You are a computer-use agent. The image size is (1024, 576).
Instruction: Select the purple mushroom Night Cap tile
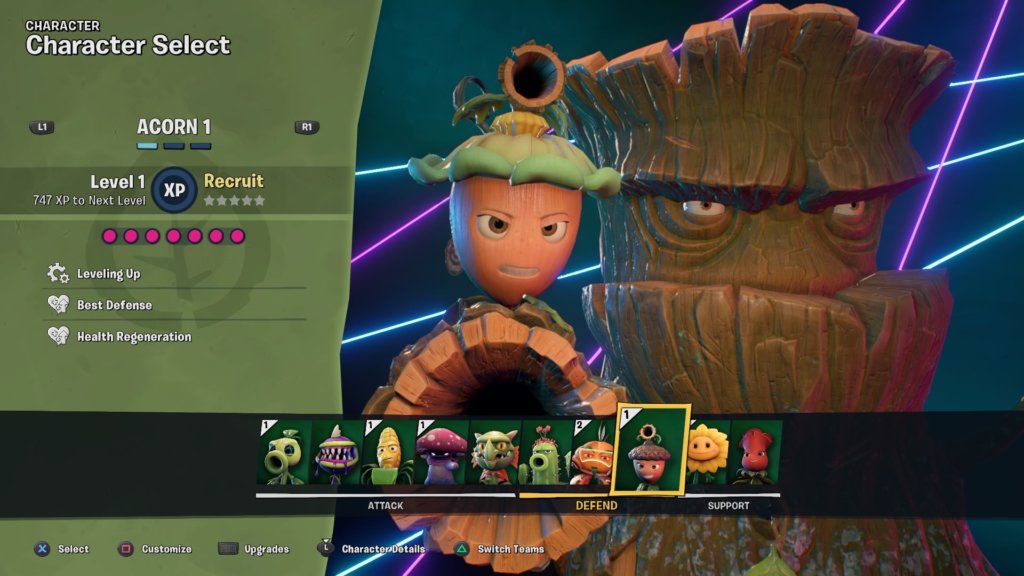[440, 453]
